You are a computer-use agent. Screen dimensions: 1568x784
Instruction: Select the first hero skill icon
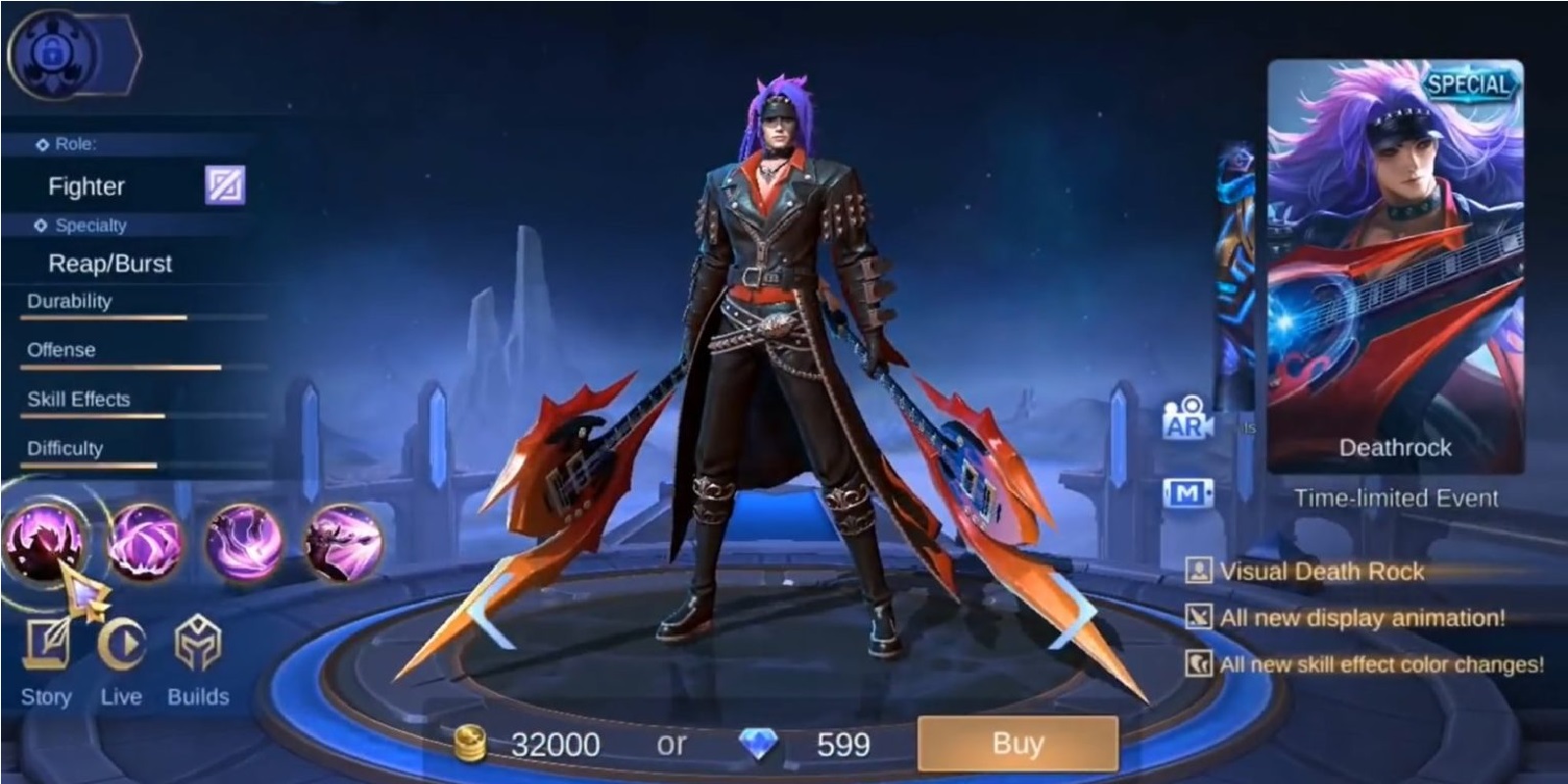click(x=47, y=540)
